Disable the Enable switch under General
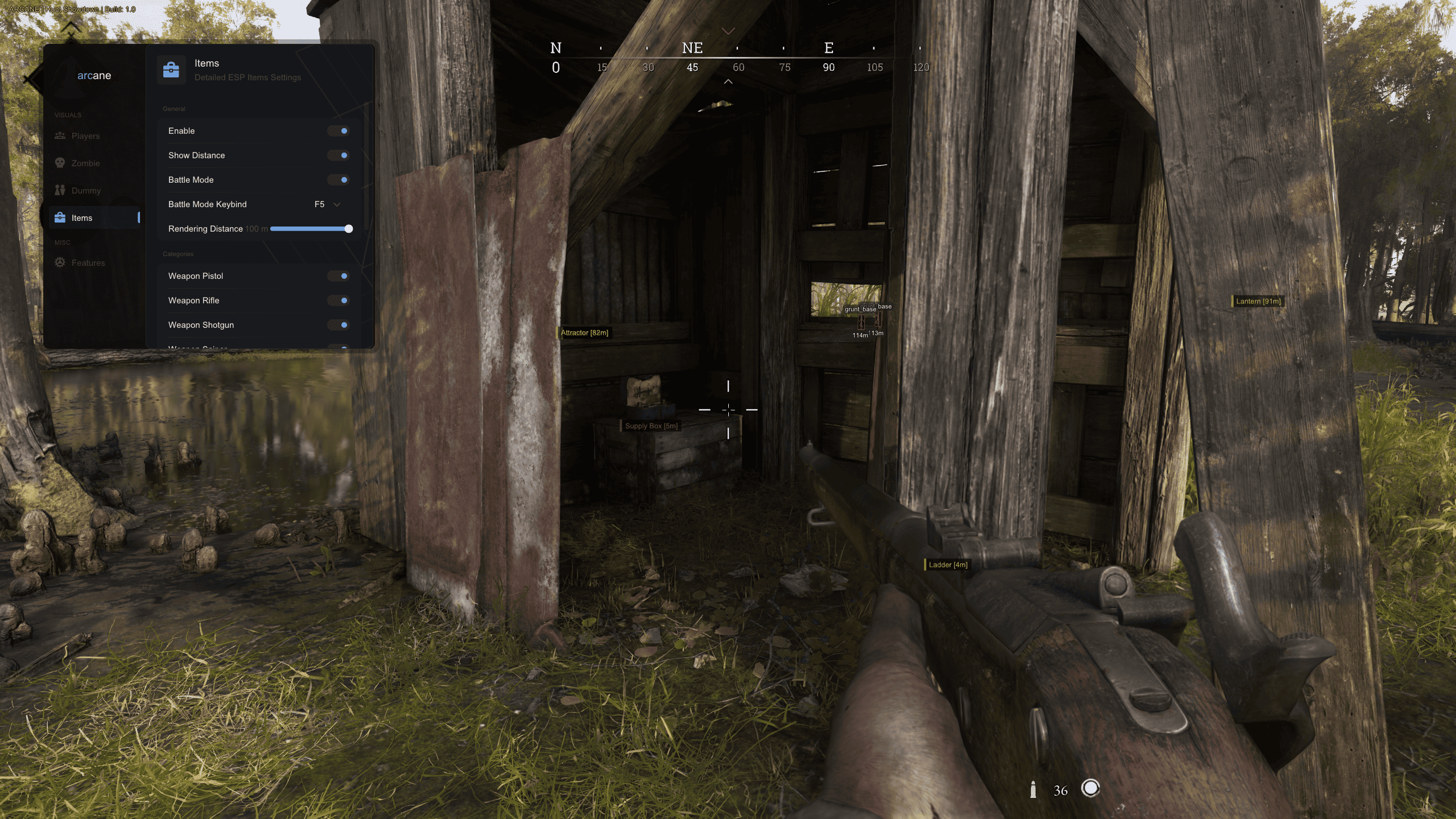Screen dimensions: 1456x819 click(x=340, y=131)
